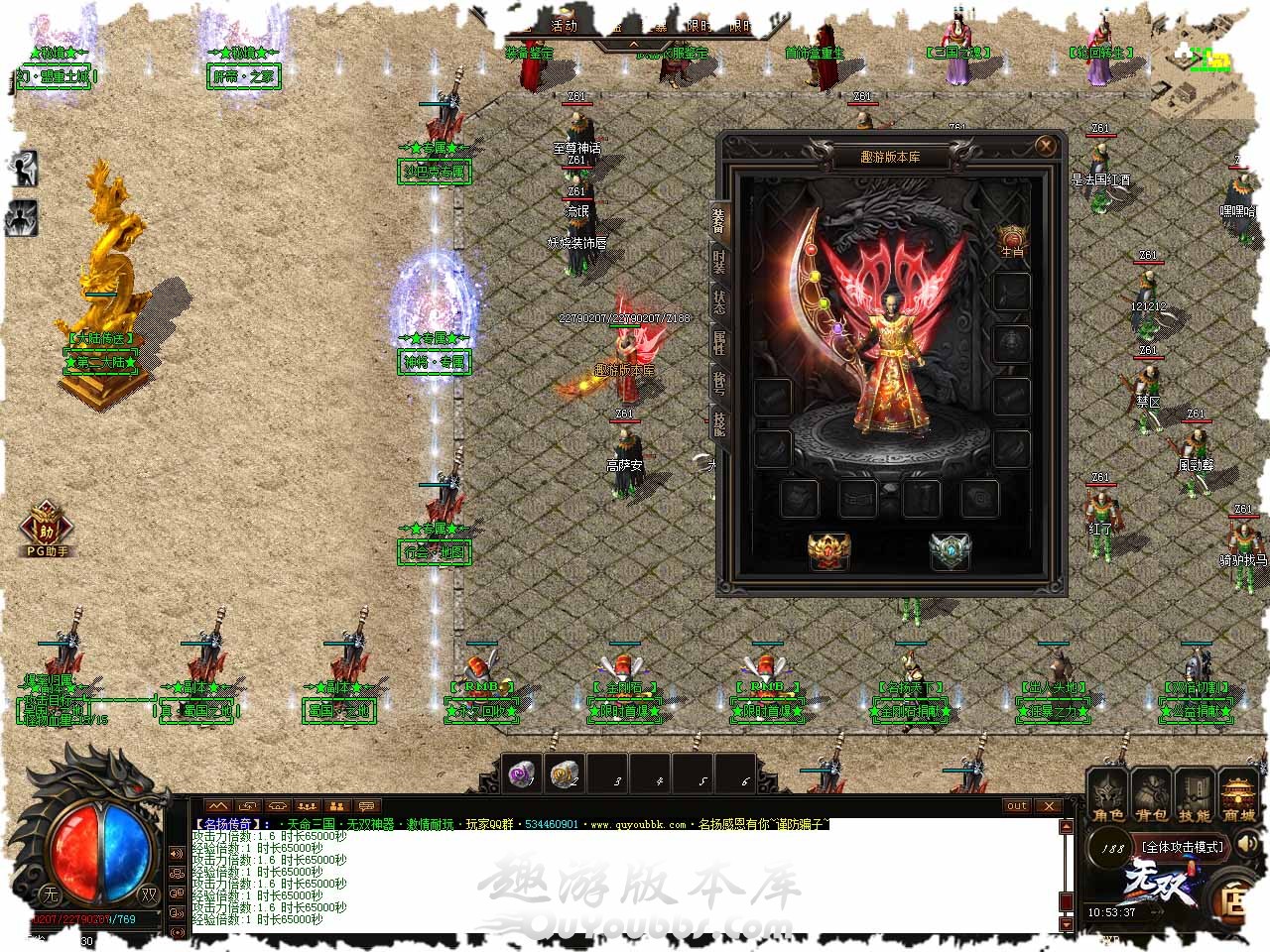
Task: Open the 状态 (status) tab
Action: coord(719,302)
